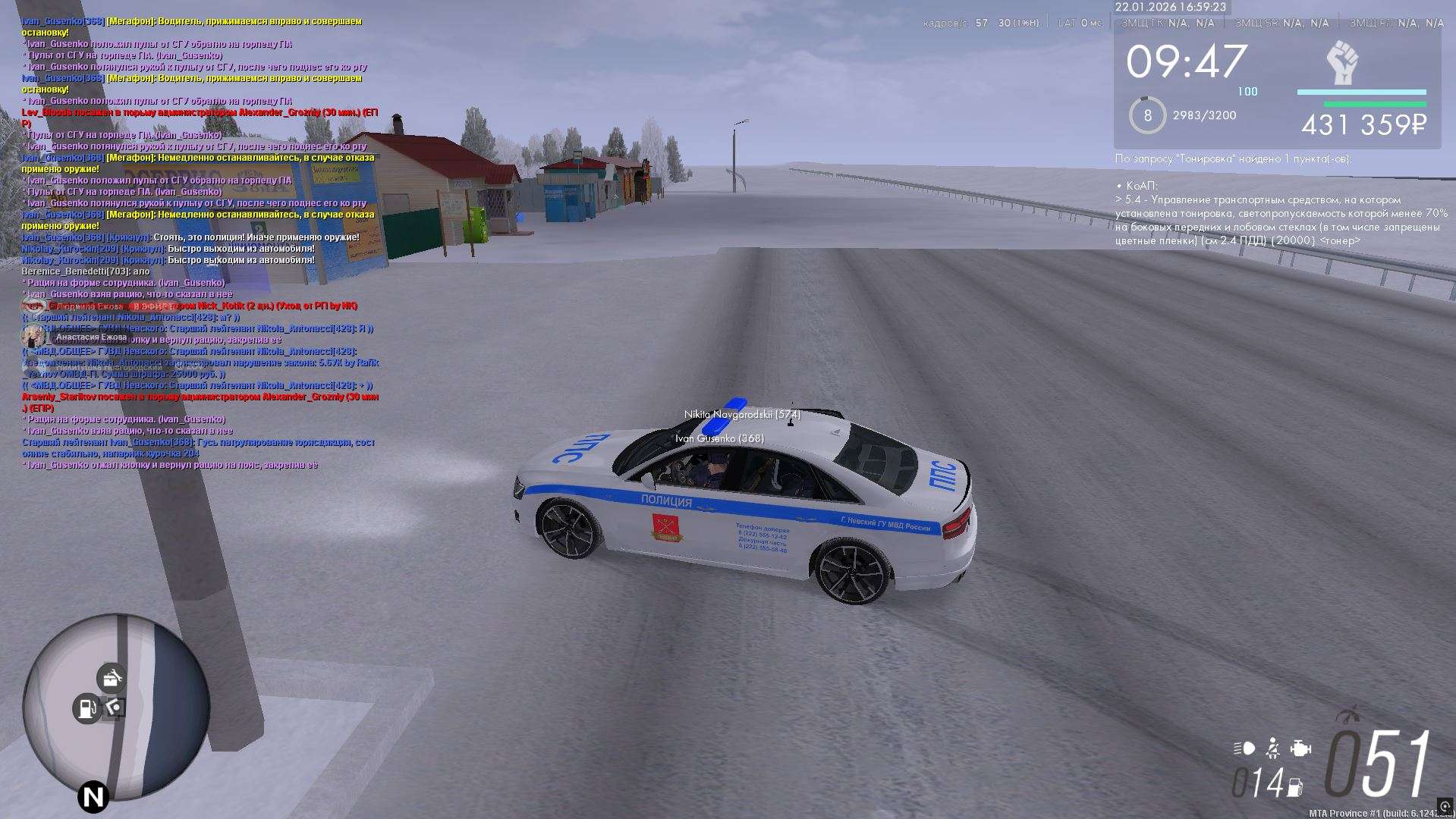Click the level 8 progress circle
1456x819 pixels.
click(1147, 115)
